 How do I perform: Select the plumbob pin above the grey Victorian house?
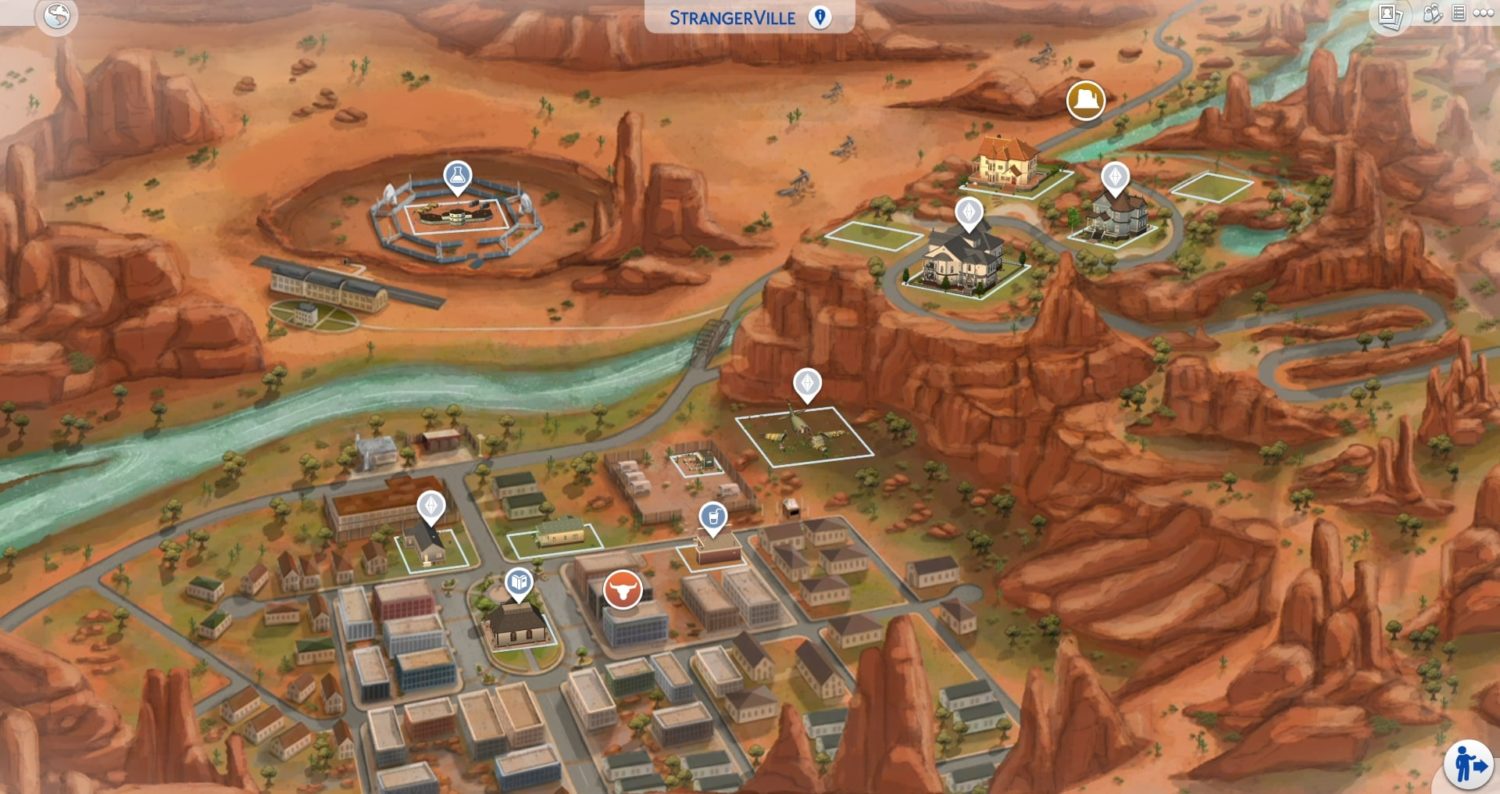(1114, 177)
